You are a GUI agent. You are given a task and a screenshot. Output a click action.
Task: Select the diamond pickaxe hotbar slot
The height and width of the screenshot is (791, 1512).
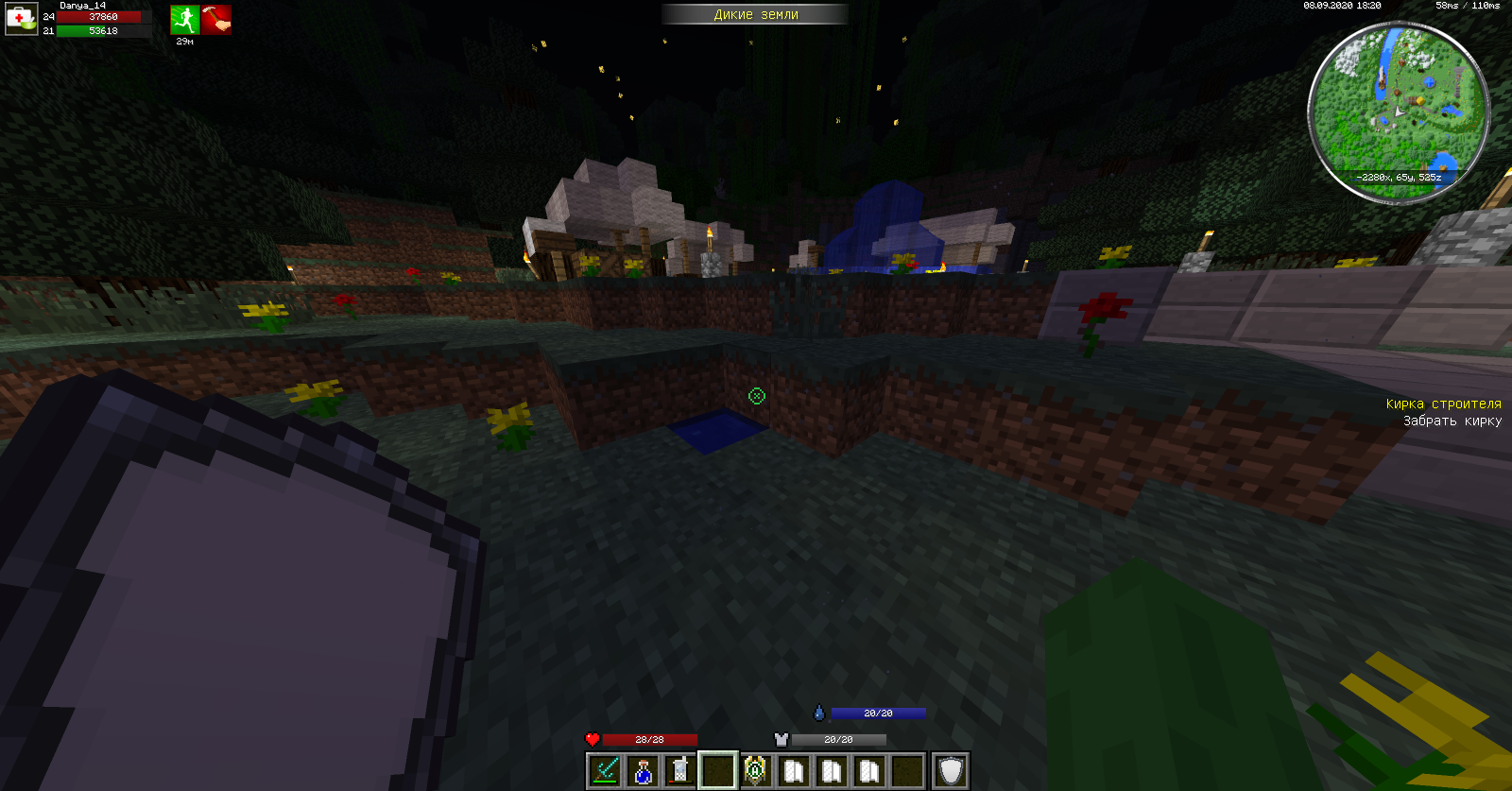point(604,771)
